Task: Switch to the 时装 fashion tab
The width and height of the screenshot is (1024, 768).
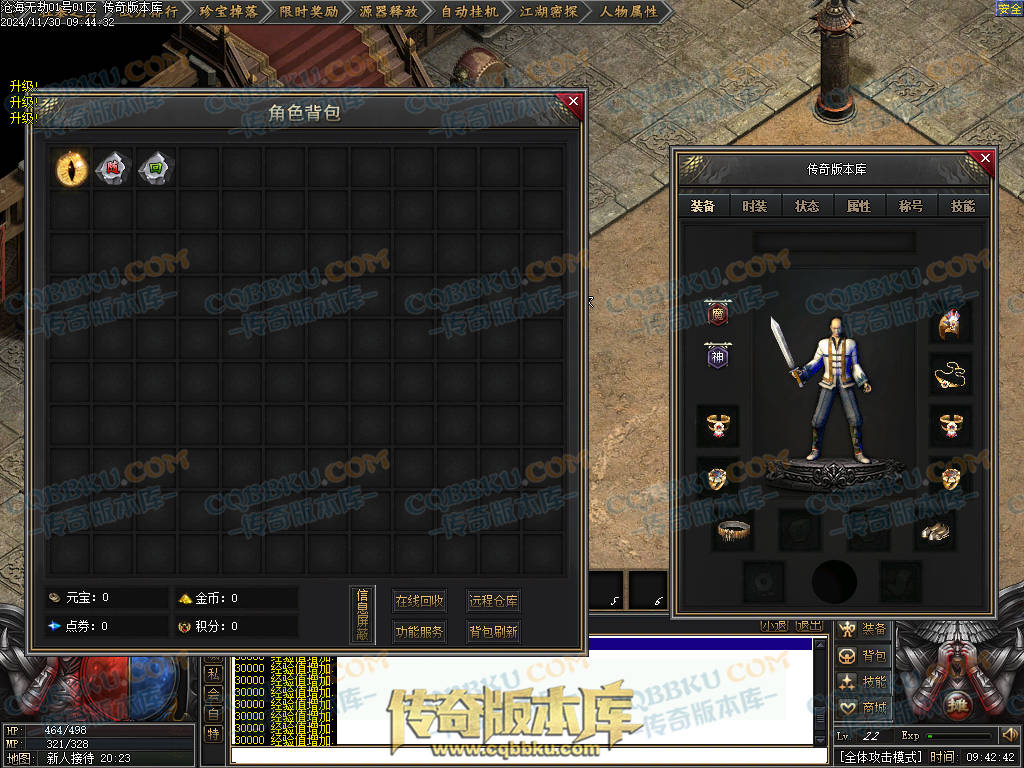Action: pos(755,206)
